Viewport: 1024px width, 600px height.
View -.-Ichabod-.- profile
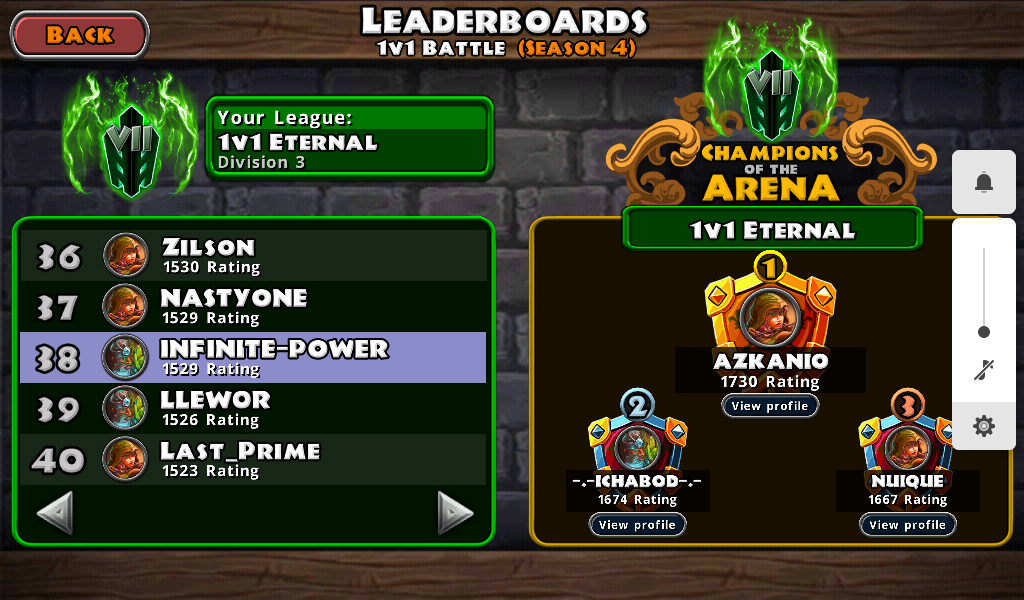point(637,525)
